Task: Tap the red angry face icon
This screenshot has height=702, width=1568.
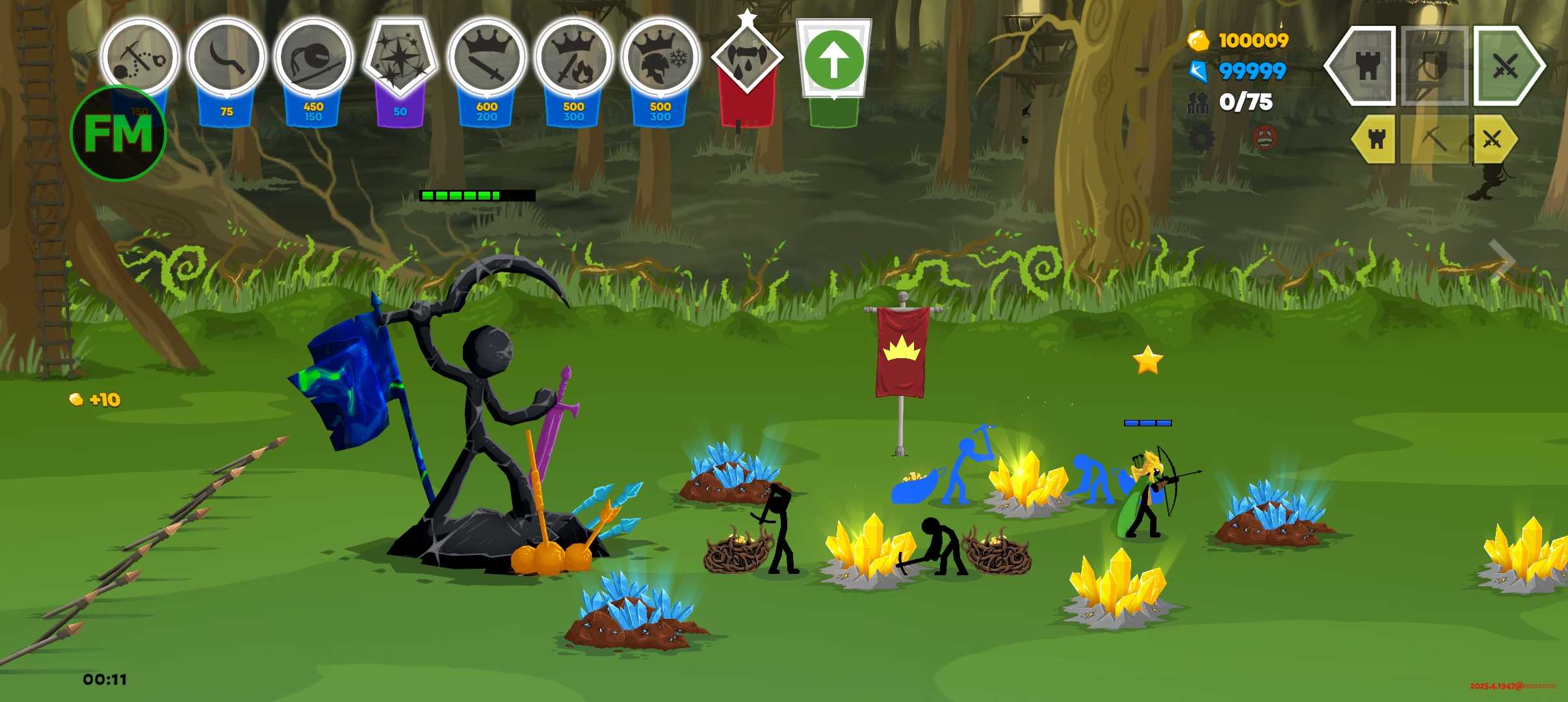Action: click(1264, 138)
